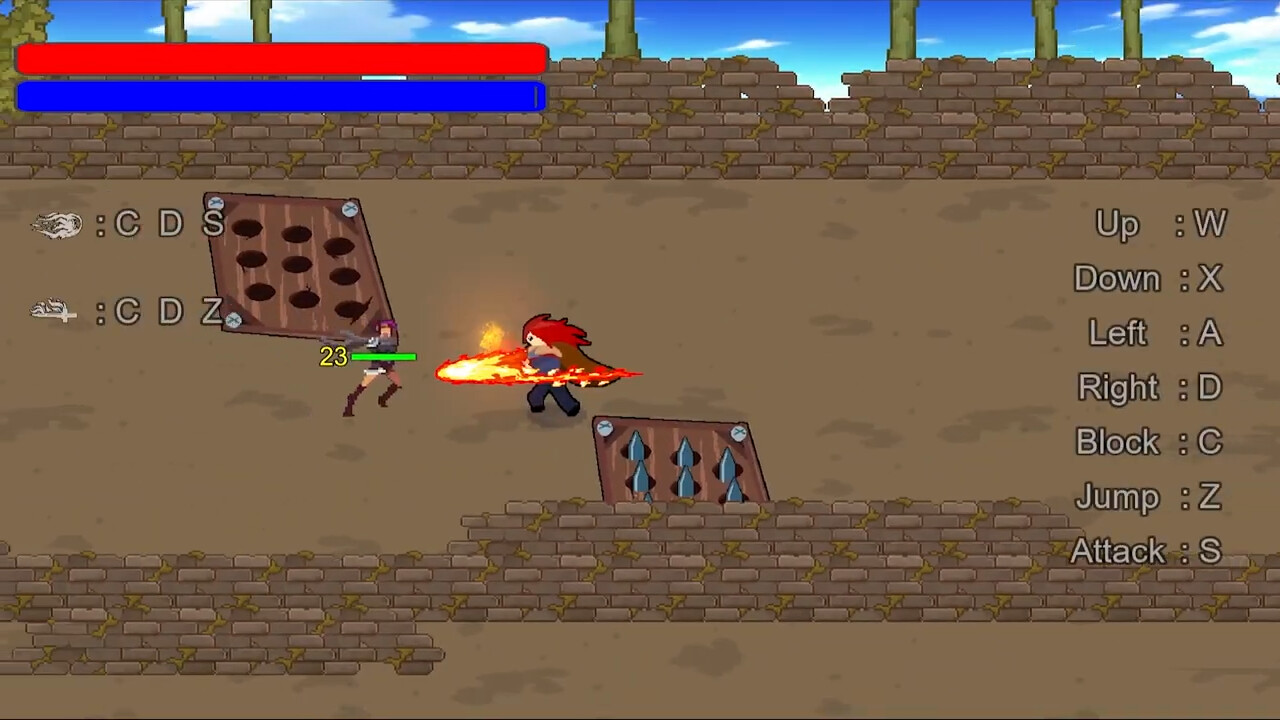This screenshot has height=720, width=1280.
Task: Click the Jump : Z keybinding label
Action: pyautogui.click(x=1148, y=497)
